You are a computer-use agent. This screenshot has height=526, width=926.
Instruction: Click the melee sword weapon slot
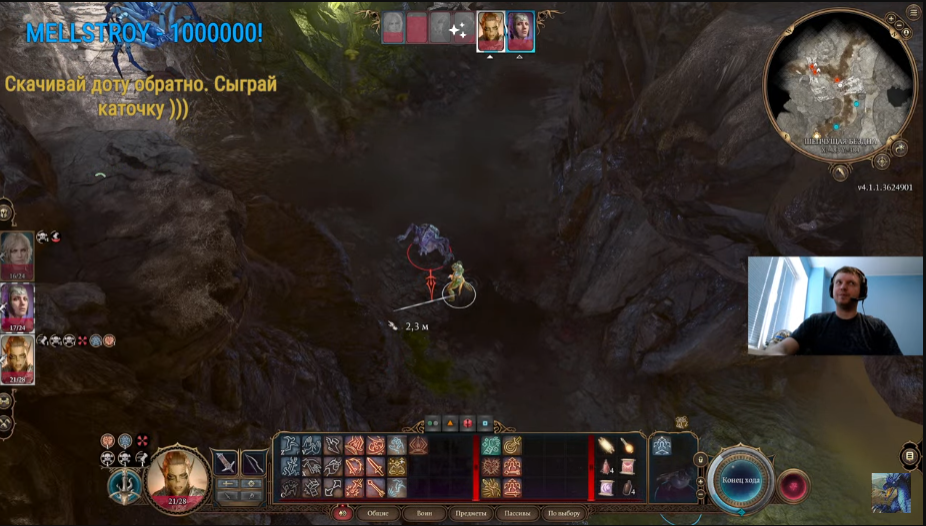tap(225, 463)
